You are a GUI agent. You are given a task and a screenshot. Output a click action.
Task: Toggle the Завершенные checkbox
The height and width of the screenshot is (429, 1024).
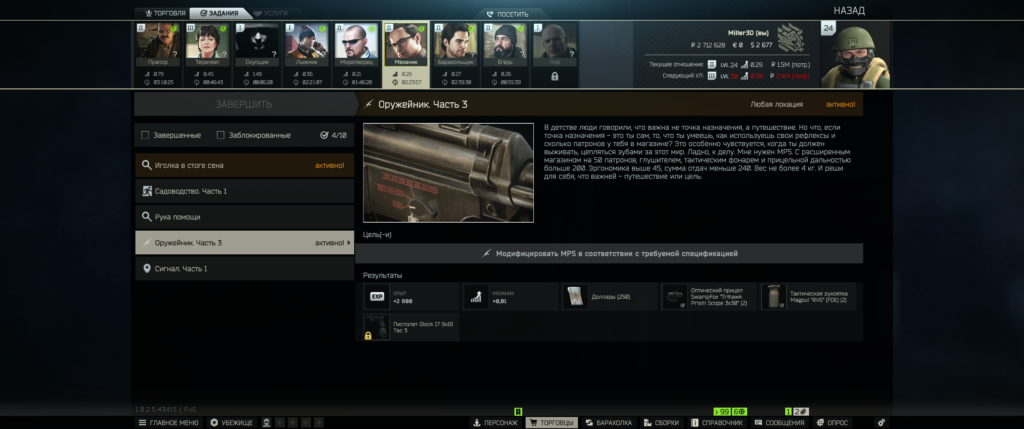click(146, 135)
